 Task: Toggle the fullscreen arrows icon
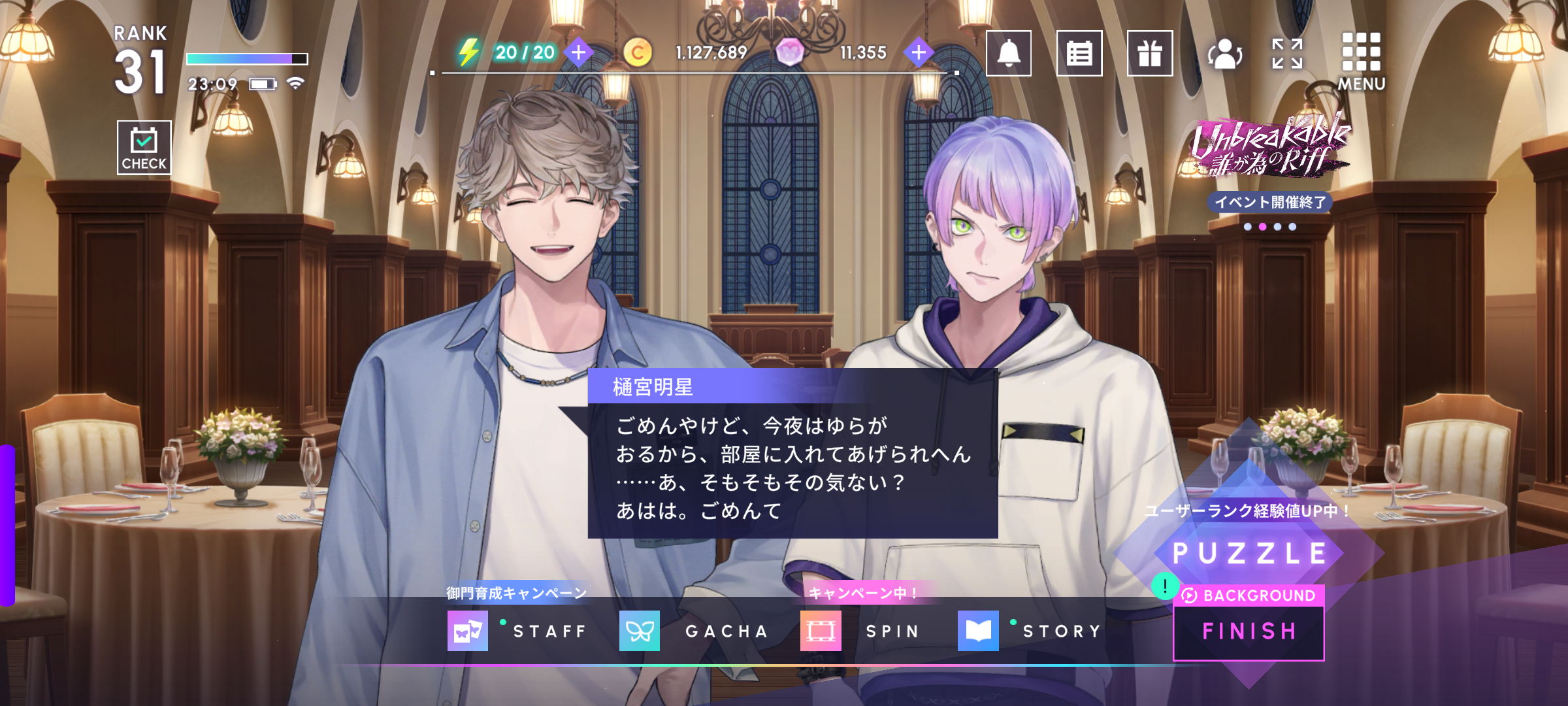coord(1287,54)
